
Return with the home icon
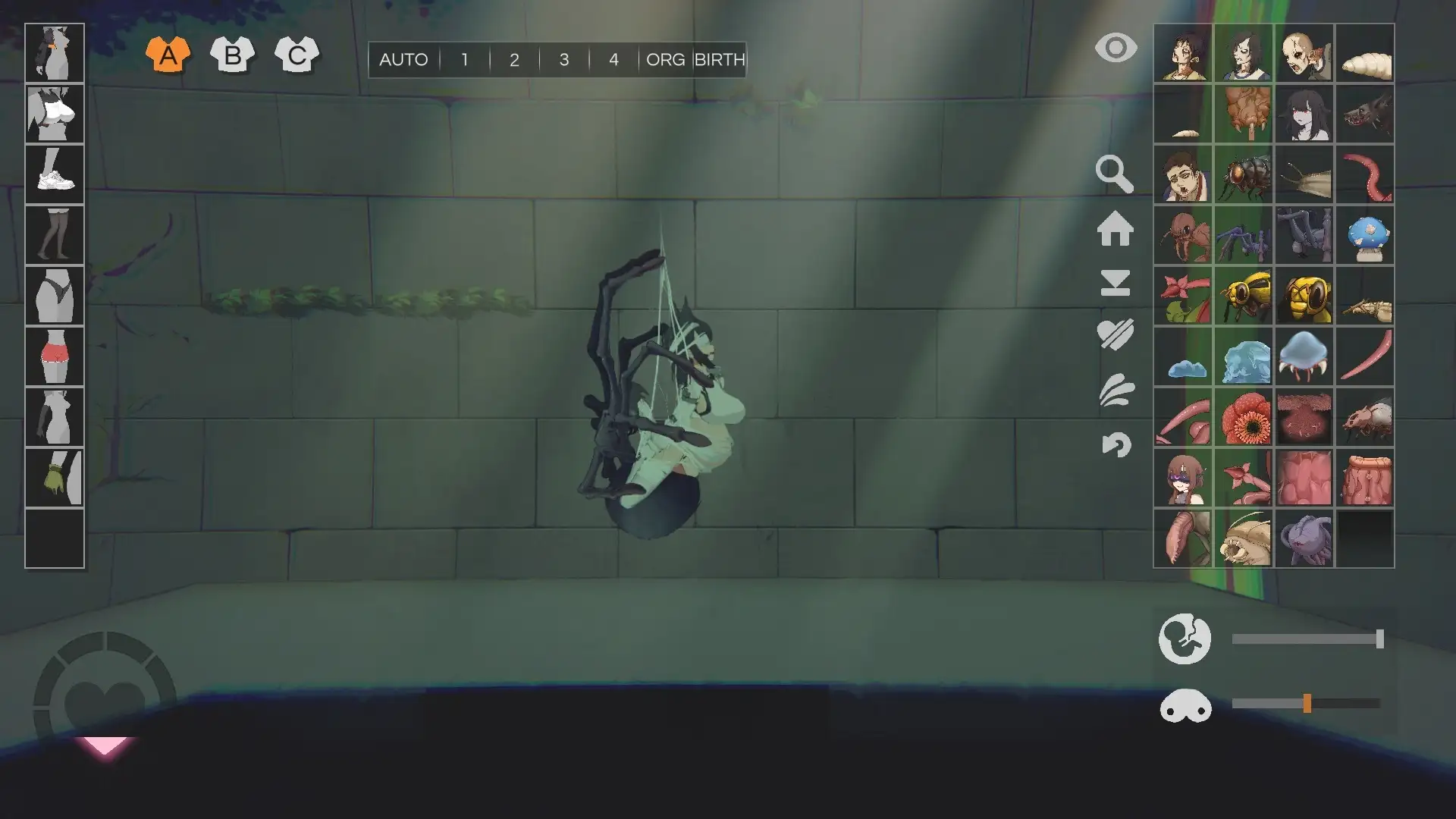click(1115, 228)
